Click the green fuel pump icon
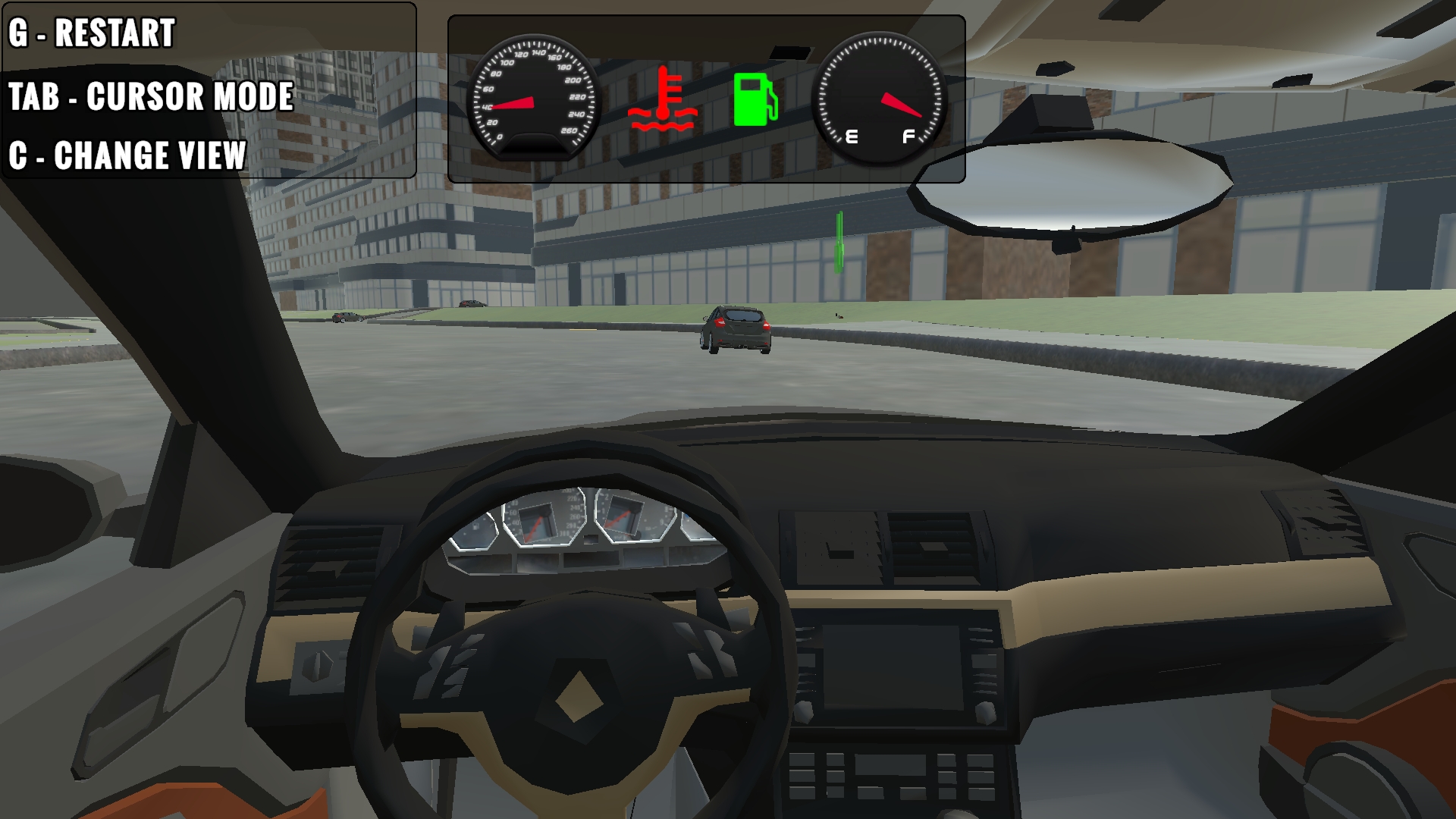 coord(755,99)
